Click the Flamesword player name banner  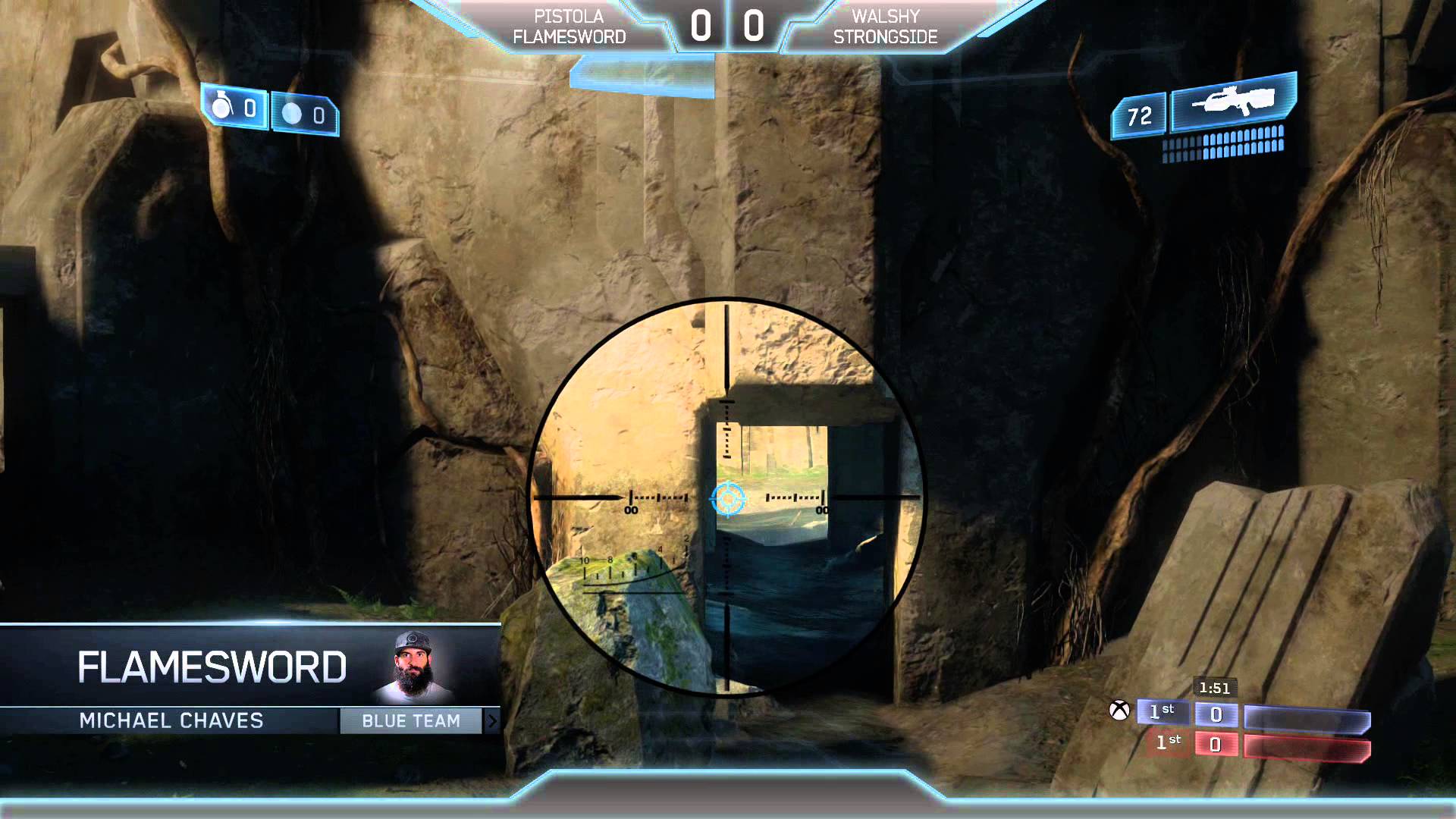212,667
